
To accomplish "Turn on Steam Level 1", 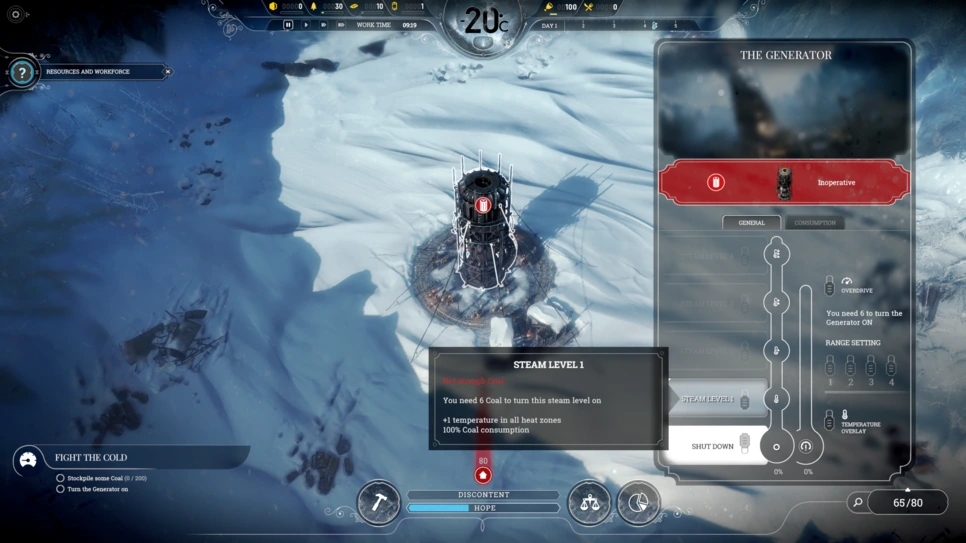I will click(716, 399).
